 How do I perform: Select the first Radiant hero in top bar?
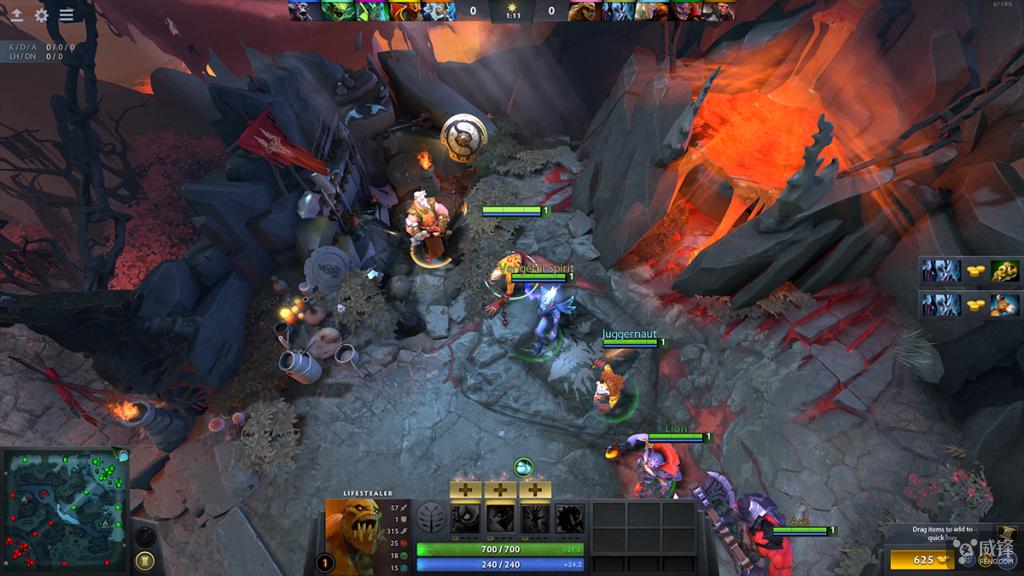pyautogui.click(x=303, y=11)
